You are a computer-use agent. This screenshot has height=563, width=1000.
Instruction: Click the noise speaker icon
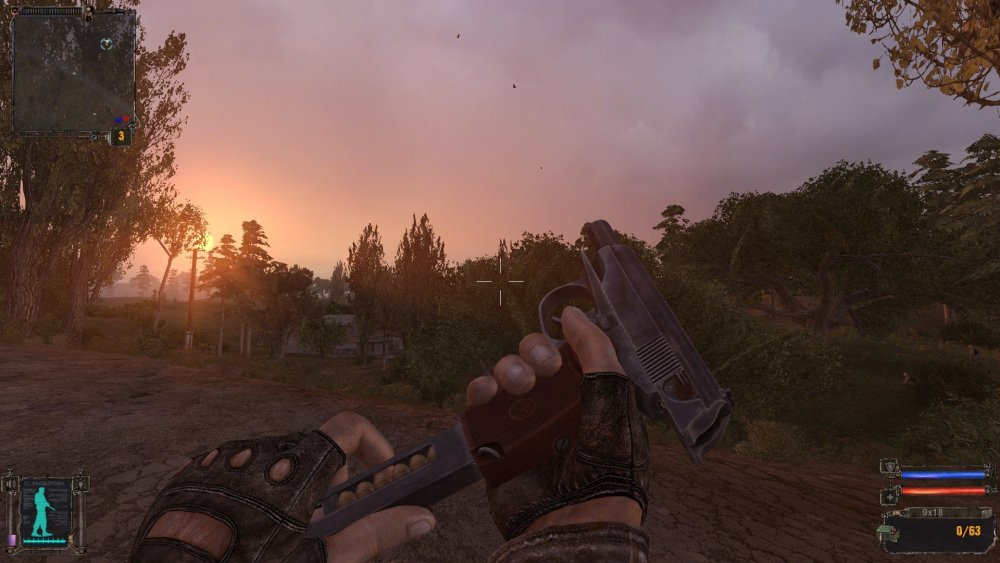click(11, 486)
